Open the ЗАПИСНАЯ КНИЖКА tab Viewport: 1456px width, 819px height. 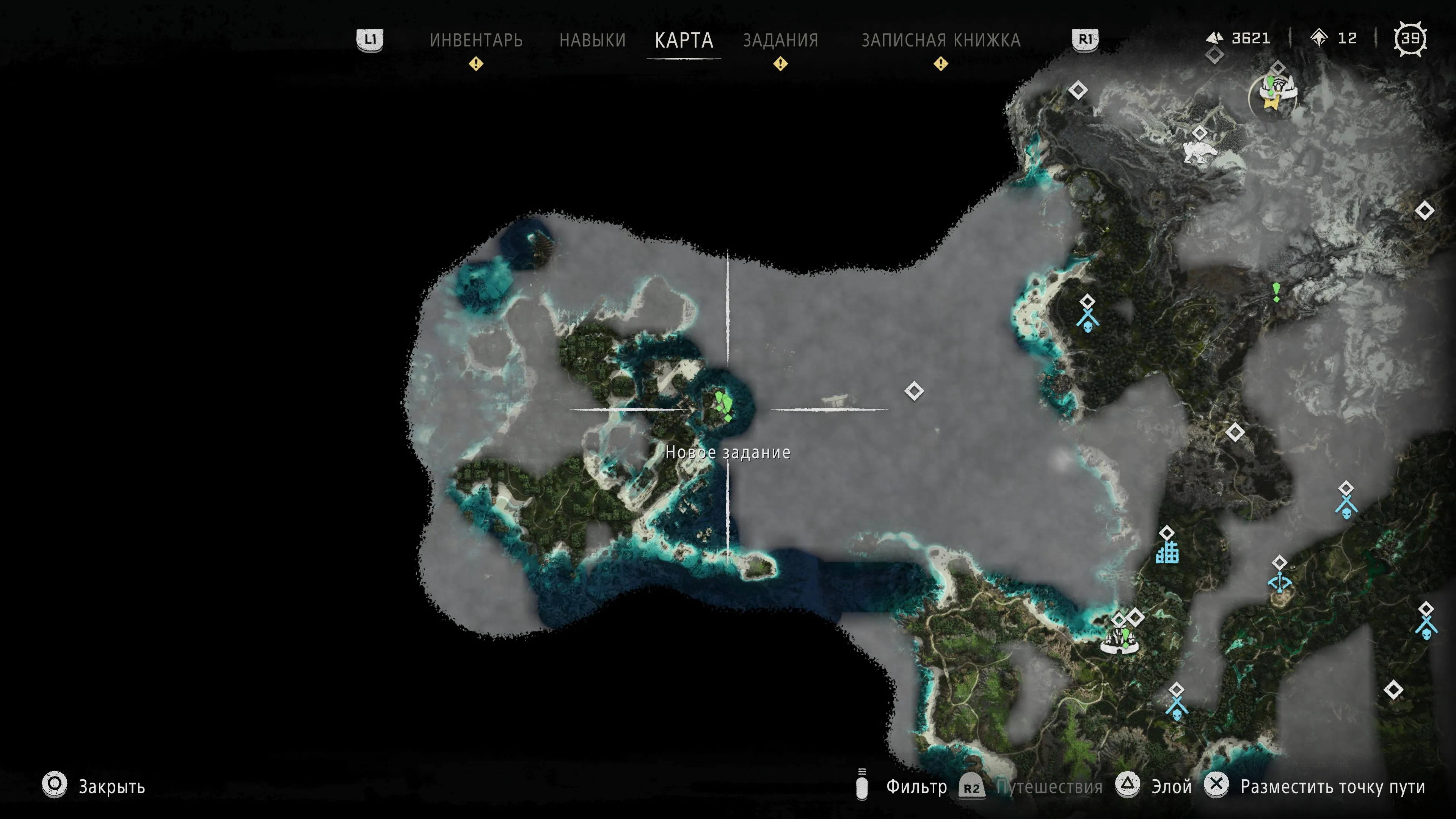click(x=940, y=40)
